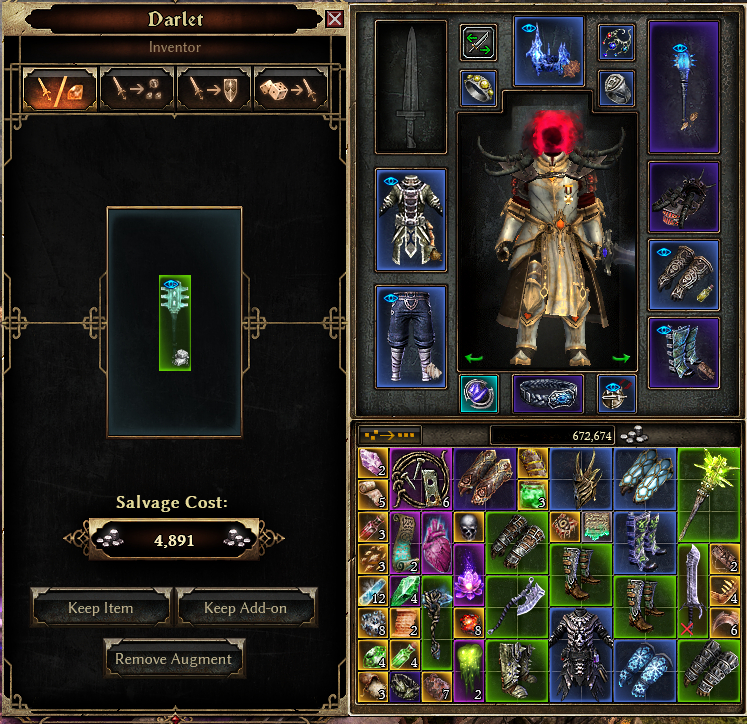This screenshot has width=747, height=724.
Task: Click the inventory auto-sort button
Action: pos(389,435)
